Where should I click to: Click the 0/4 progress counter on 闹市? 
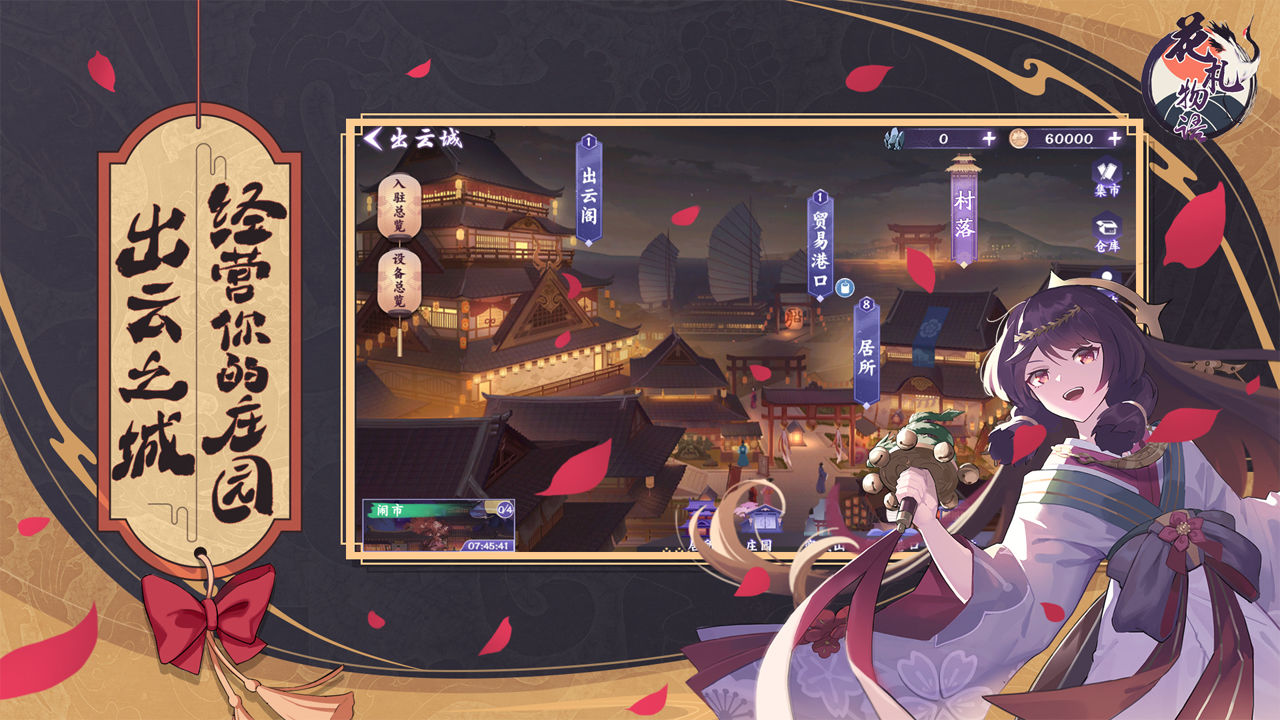[505, 511]
